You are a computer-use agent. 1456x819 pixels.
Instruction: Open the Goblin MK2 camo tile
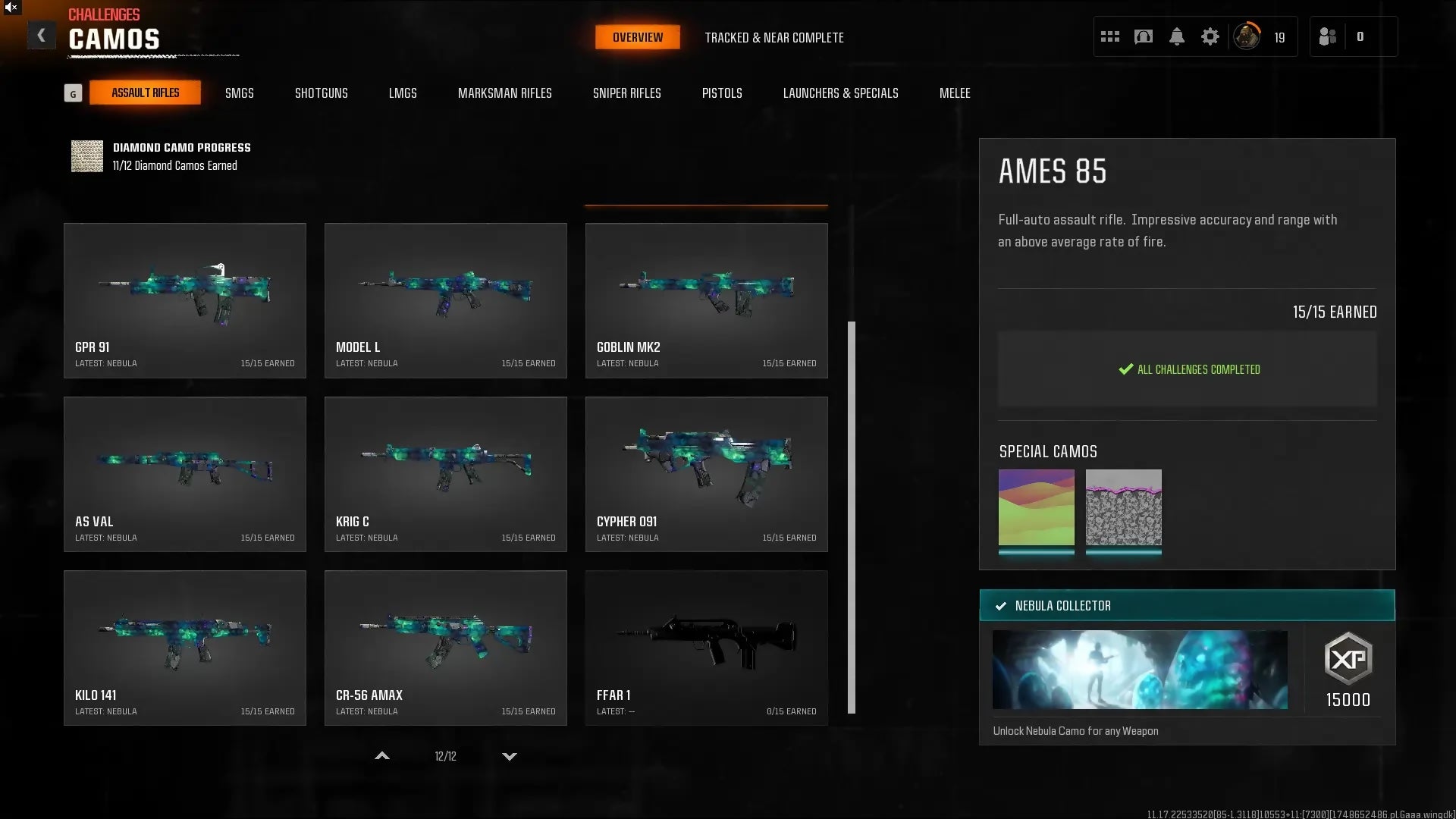(706, 300)
